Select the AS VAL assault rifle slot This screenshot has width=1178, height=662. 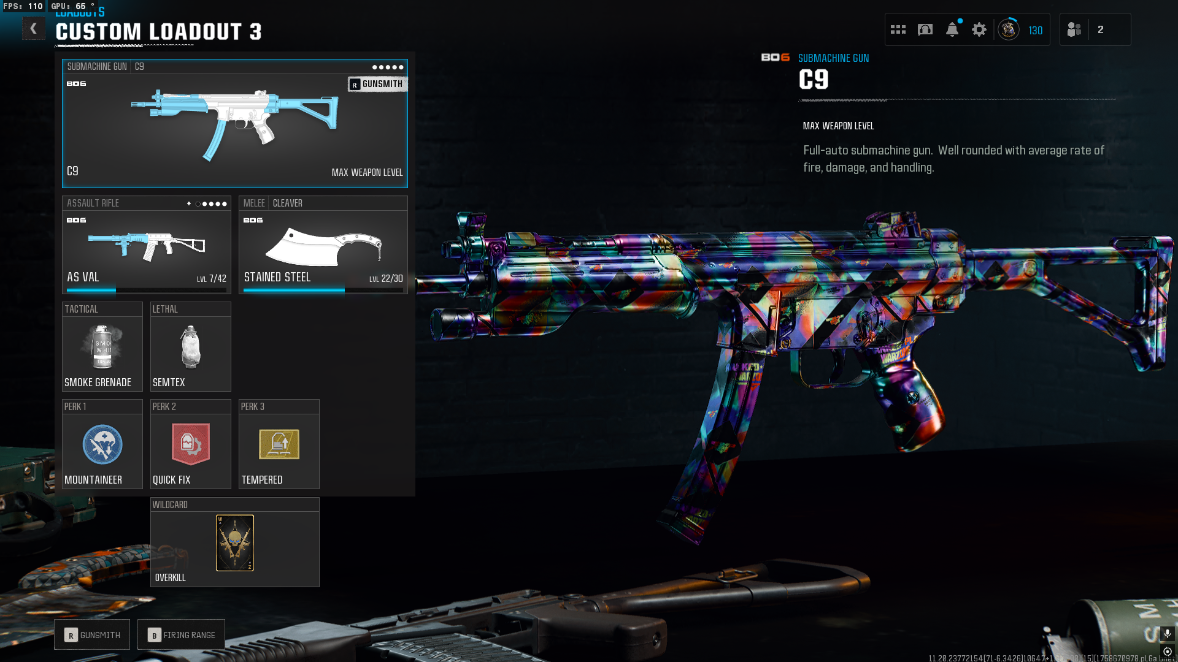147,245
